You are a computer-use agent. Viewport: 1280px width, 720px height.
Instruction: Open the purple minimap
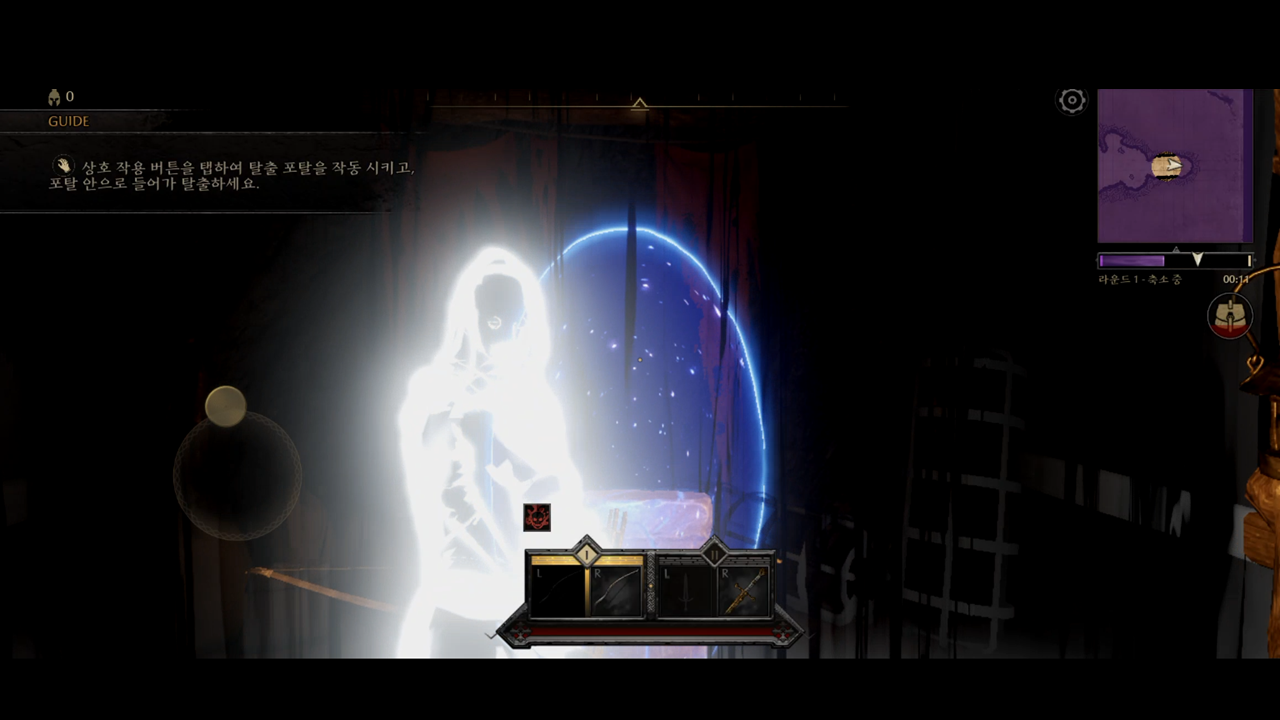click(1175, 166)
